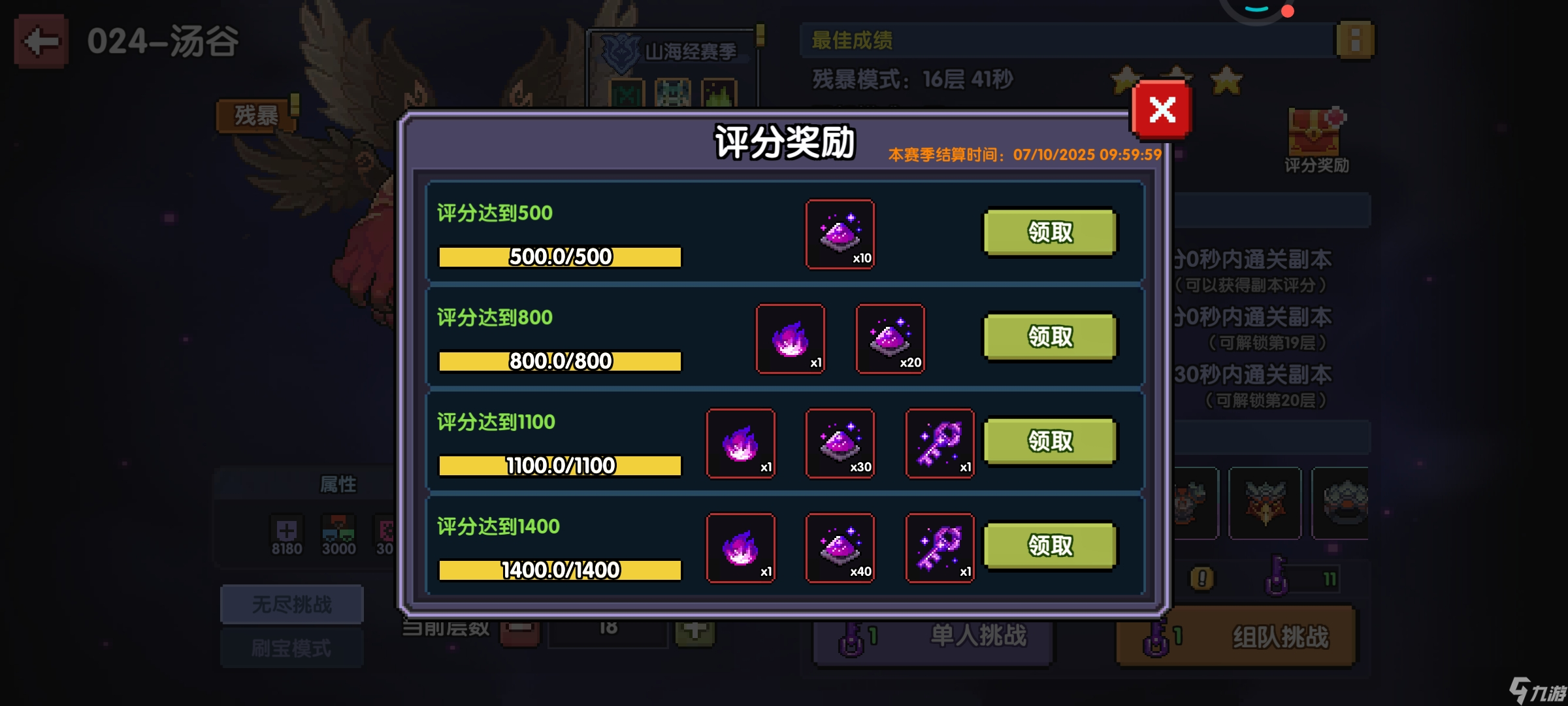Click the back arrow next to 024-汤谷
The width and height of the screenshot is (1568, 706).
pyautogui.click(x=41, y=41)
